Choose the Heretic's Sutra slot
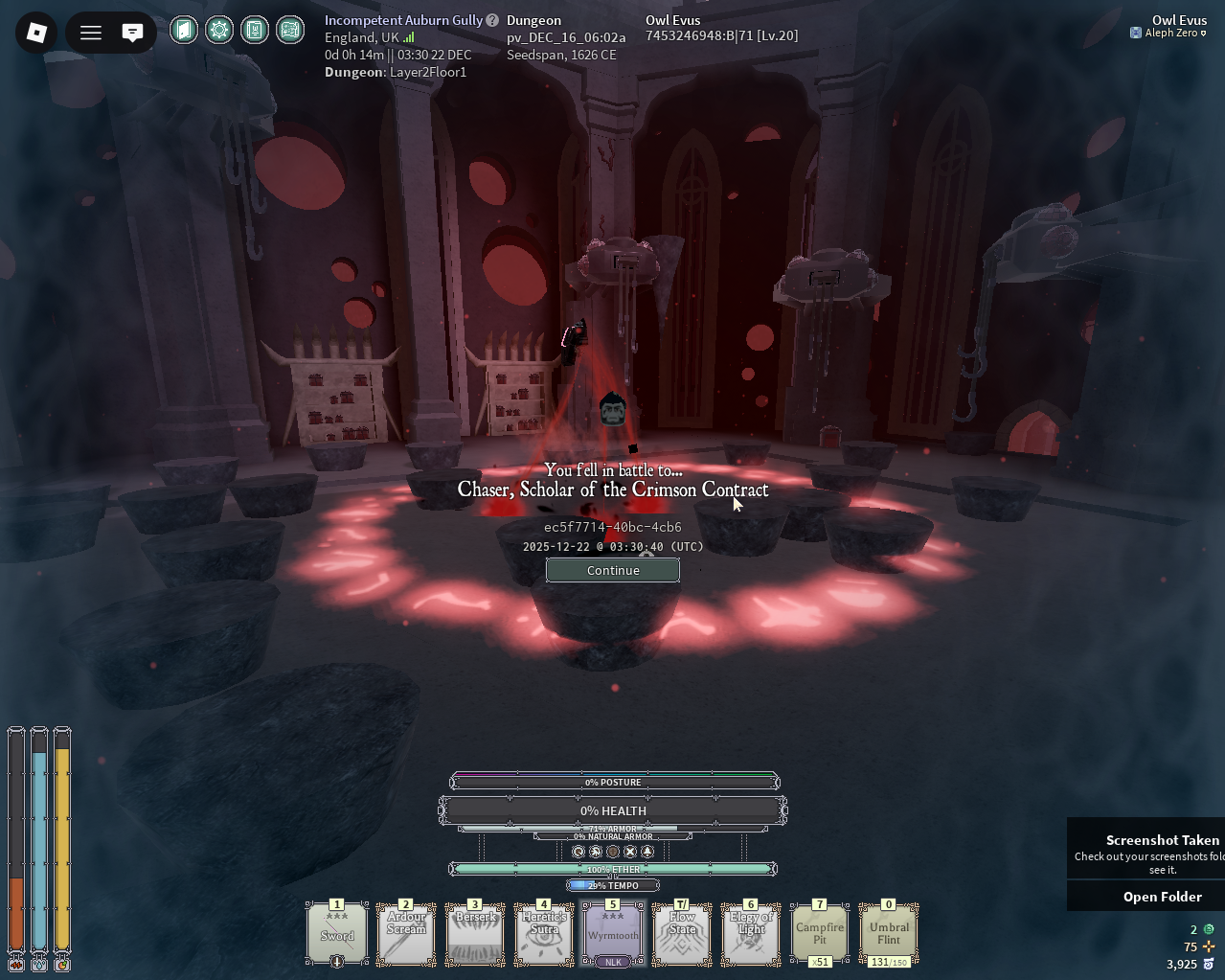The height and width of the screenshot is (980, 1225). [x=544, y=933]
